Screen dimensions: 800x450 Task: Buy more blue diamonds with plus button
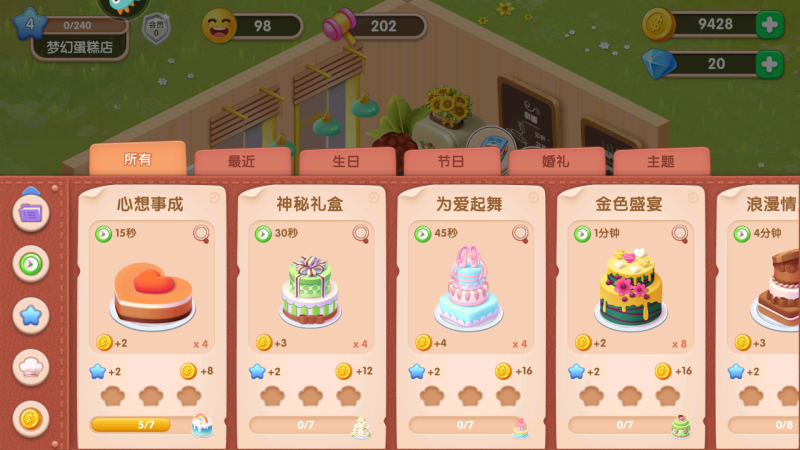pyautogui.click(x=769, y=65)
